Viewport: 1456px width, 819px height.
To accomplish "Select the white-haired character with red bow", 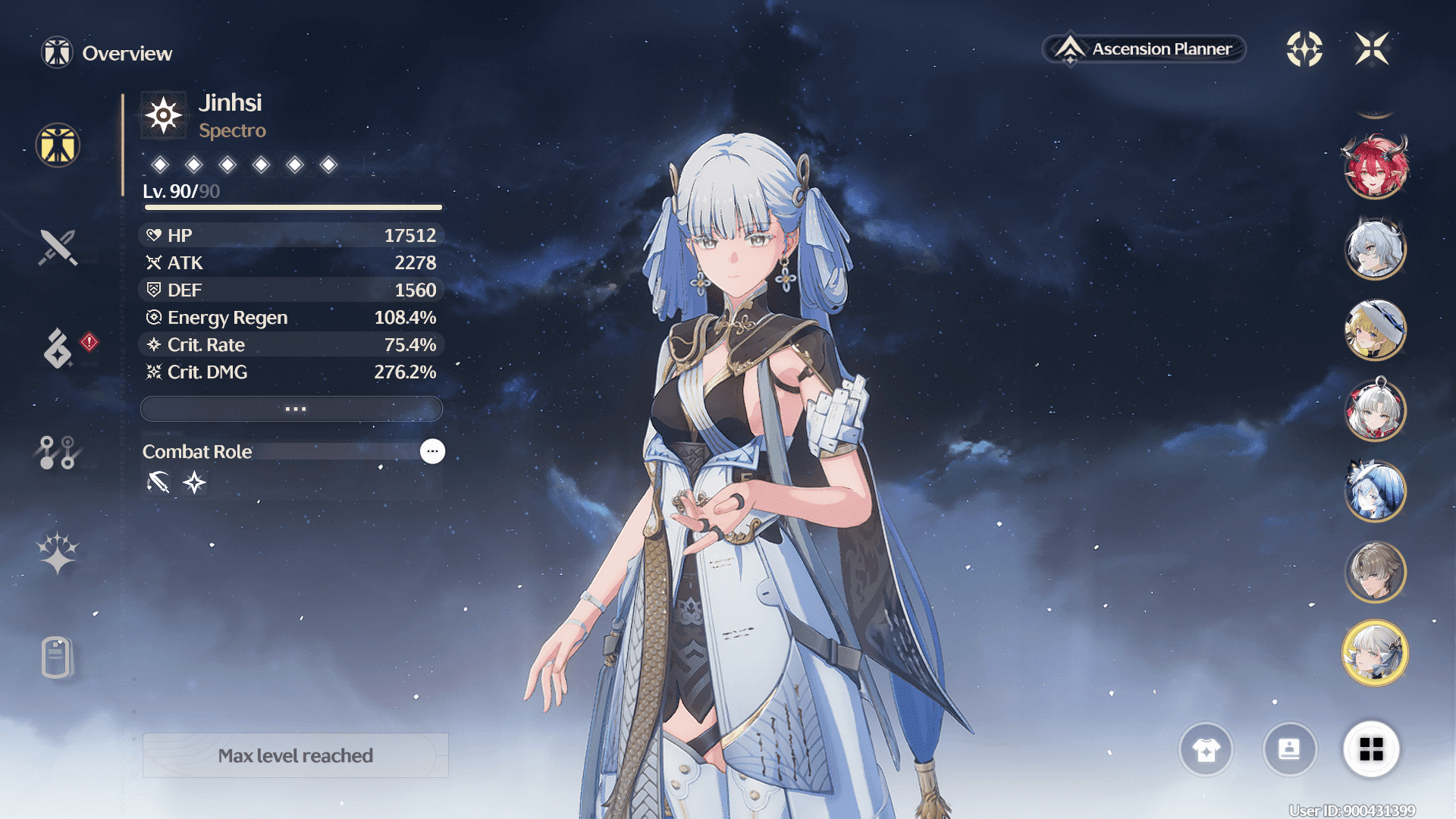I will tap(1375, 411).
